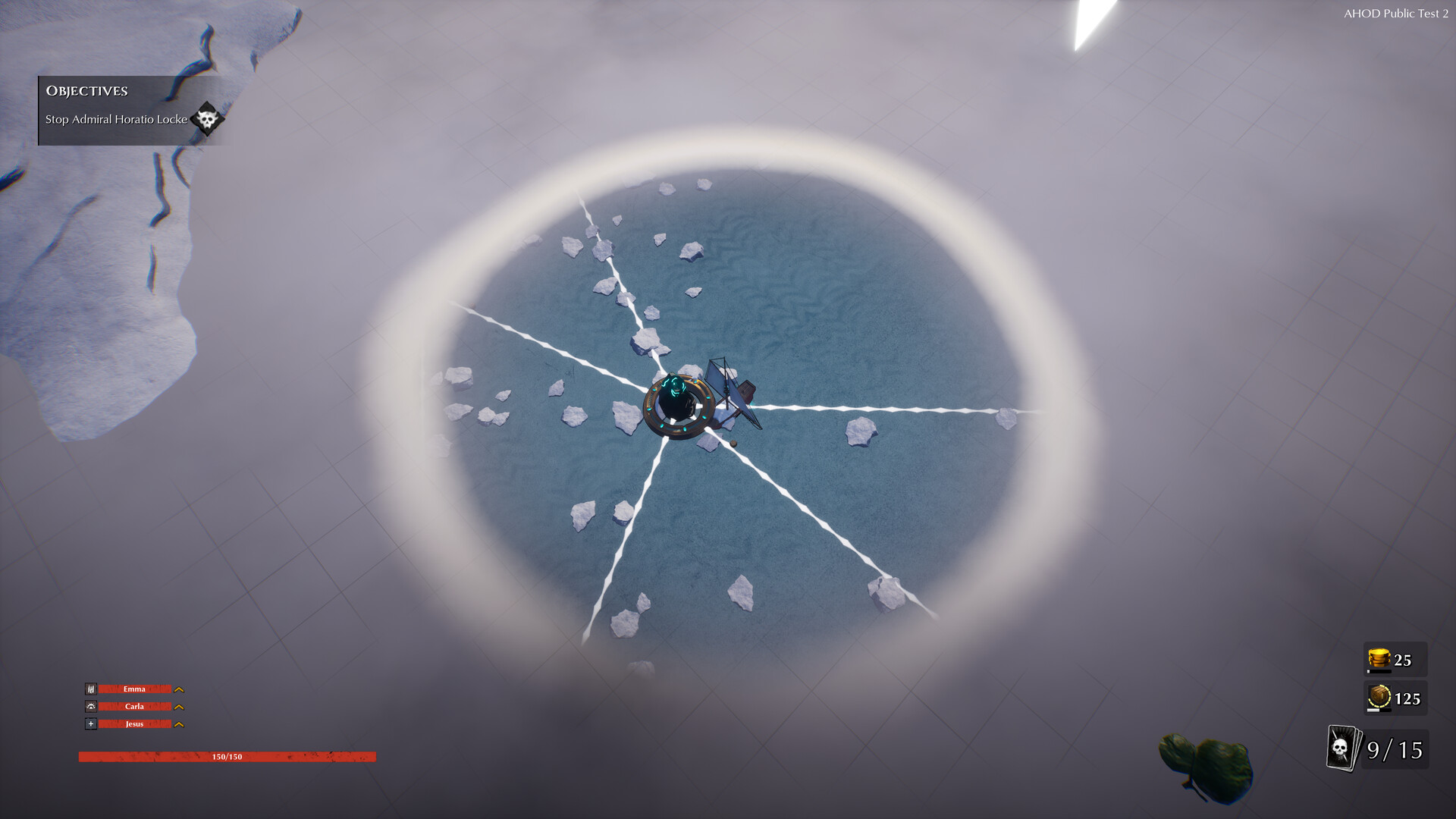Image resolution: width=1456 pixels, height=819 pixels.
Task: Expand Emma's party entry with the chevron
Action: (179, 689)
